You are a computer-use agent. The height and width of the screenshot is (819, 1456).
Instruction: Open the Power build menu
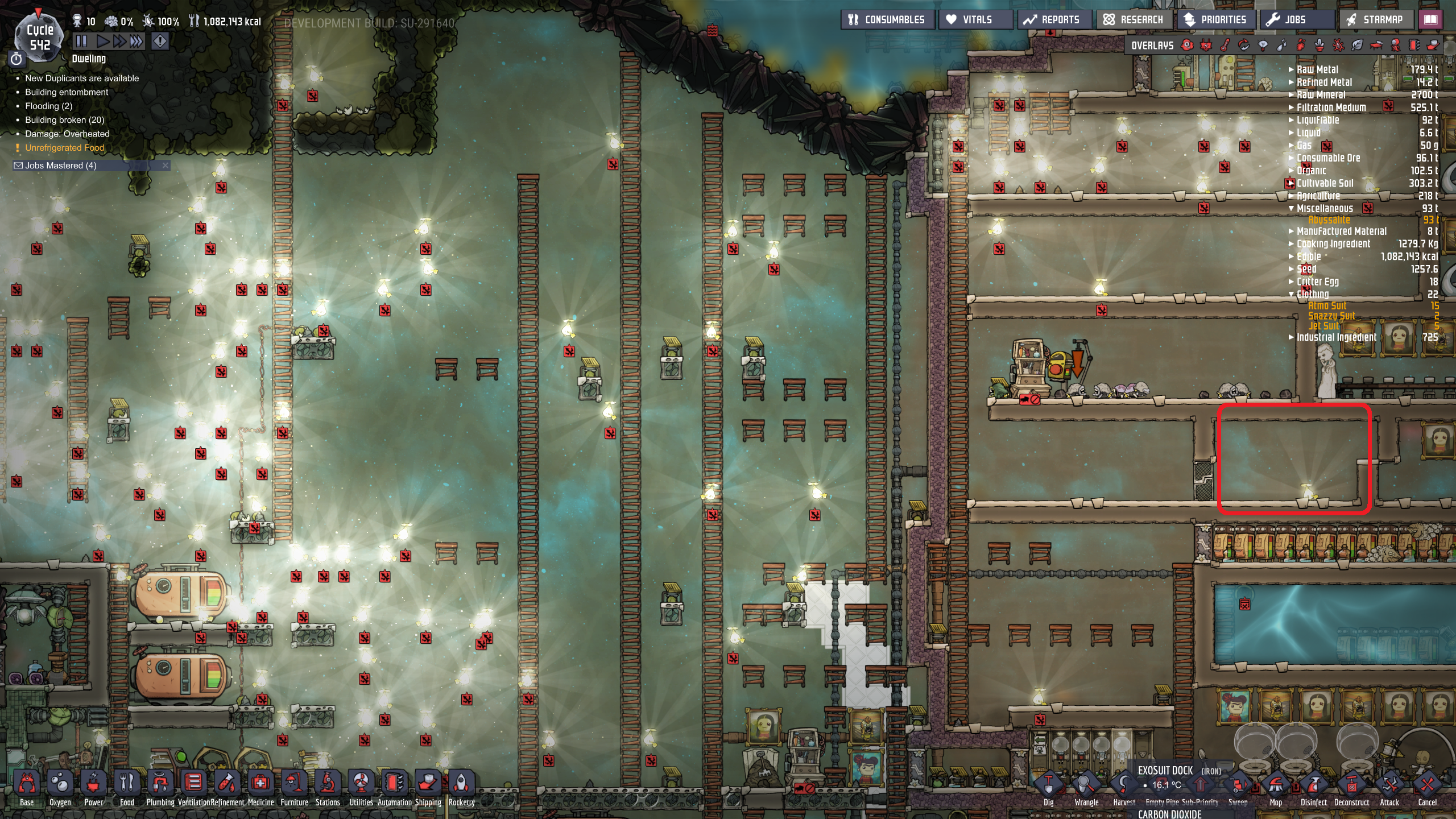(93, 788)
